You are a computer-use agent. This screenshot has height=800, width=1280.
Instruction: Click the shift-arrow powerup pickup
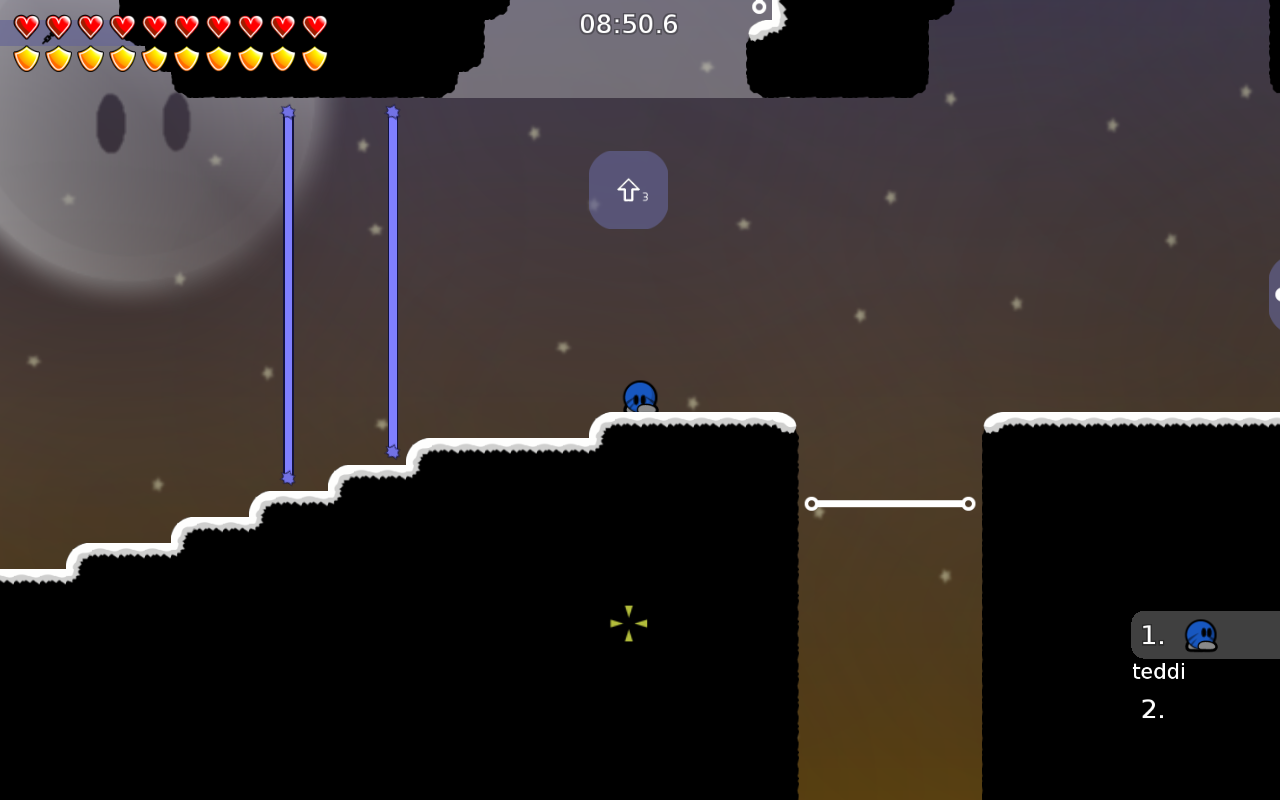628,189
